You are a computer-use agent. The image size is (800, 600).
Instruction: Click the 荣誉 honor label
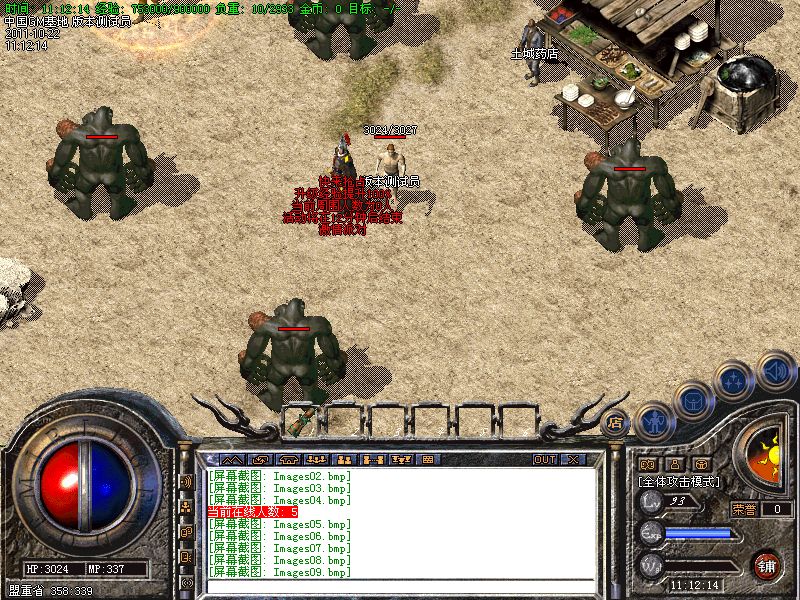(743, 509)
